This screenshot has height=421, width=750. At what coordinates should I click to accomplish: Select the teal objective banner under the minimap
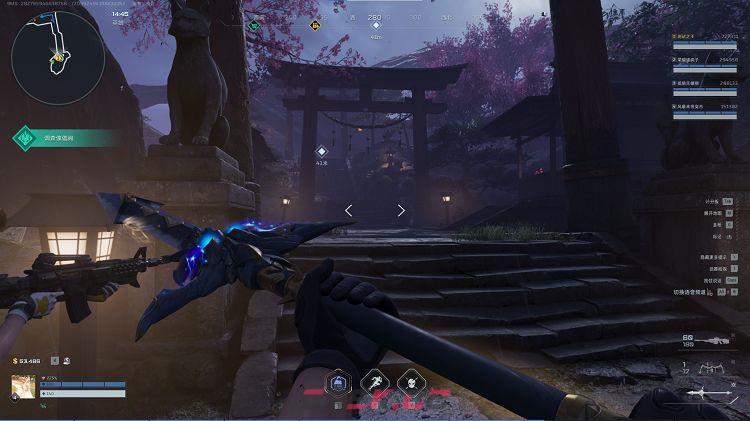pyautogui.click(x=65, y=139)
